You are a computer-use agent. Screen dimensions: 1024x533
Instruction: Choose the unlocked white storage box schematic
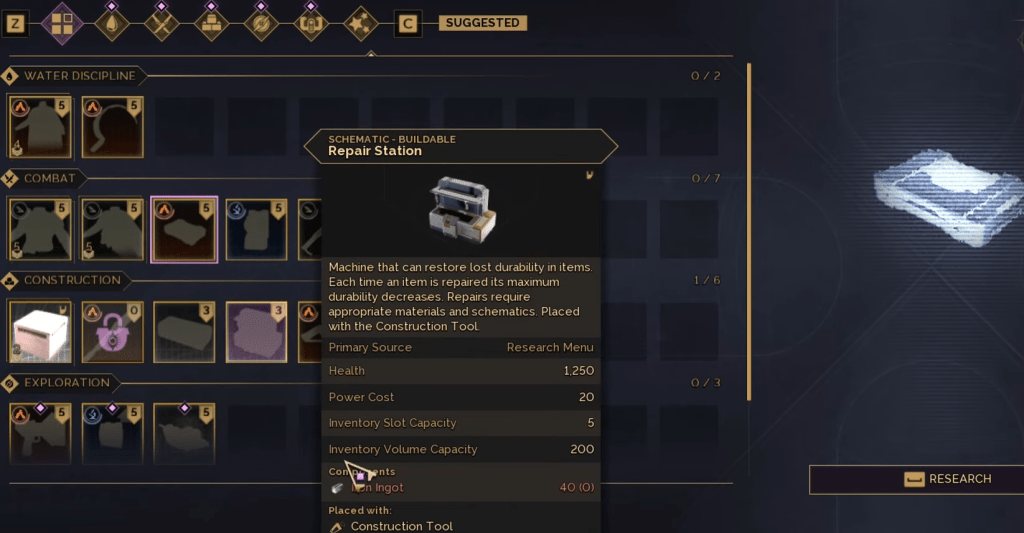point(40,332)
